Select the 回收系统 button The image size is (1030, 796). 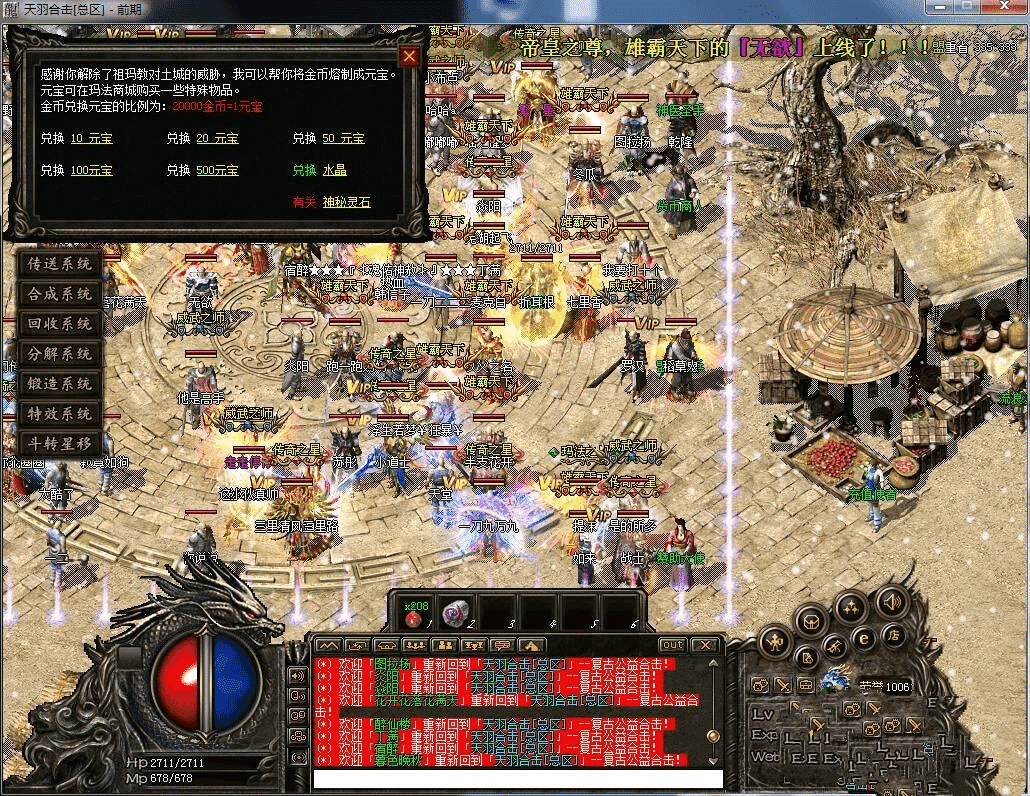tap(60, 324)
